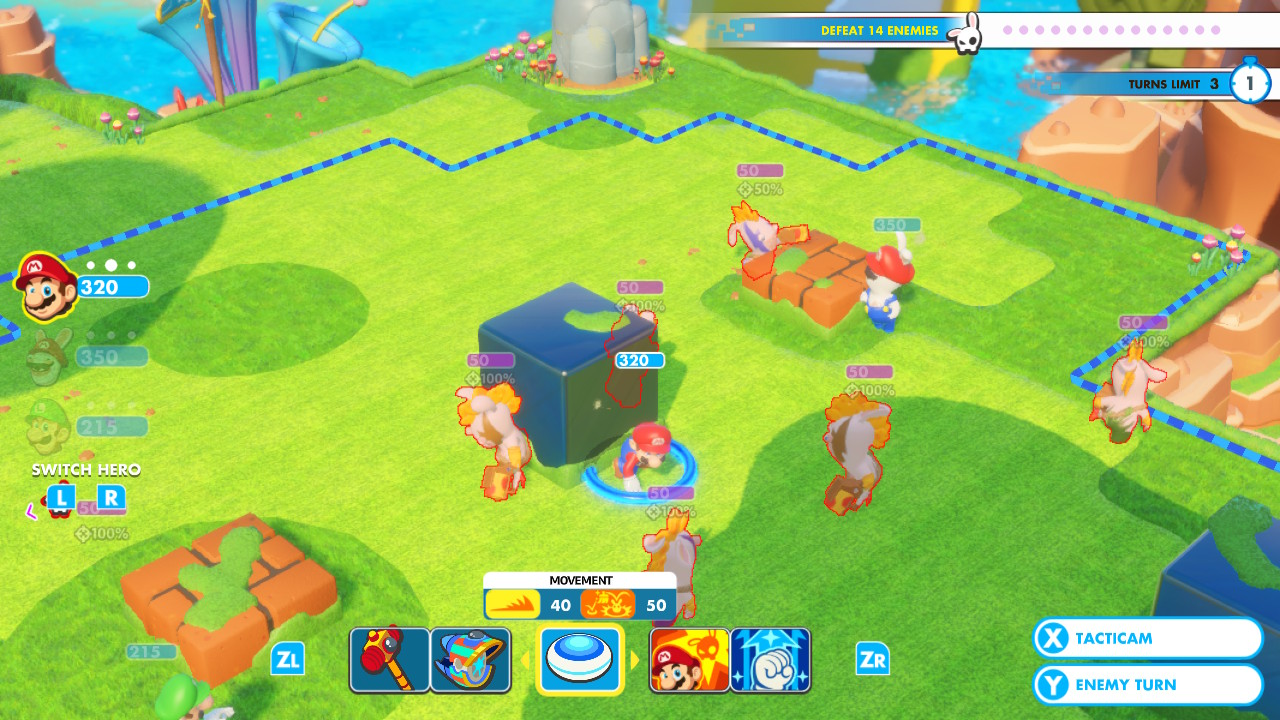Click the dash arrow icon in Movement panel
1280x720 pixels.
pyautogui.click(x=512, y=604)
